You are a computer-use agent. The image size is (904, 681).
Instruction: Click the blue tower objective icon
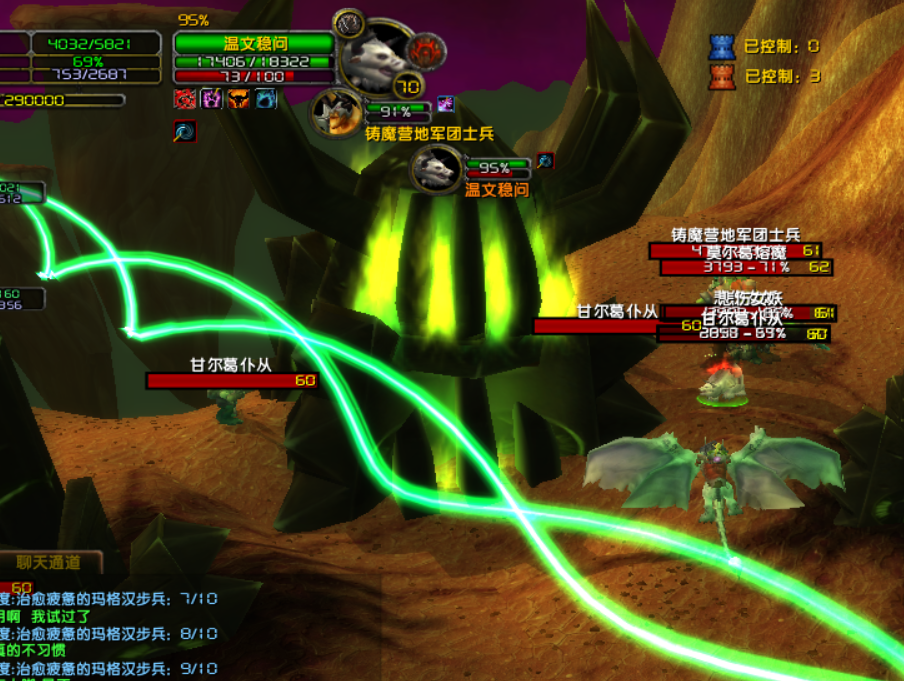(x=721, y=46)
